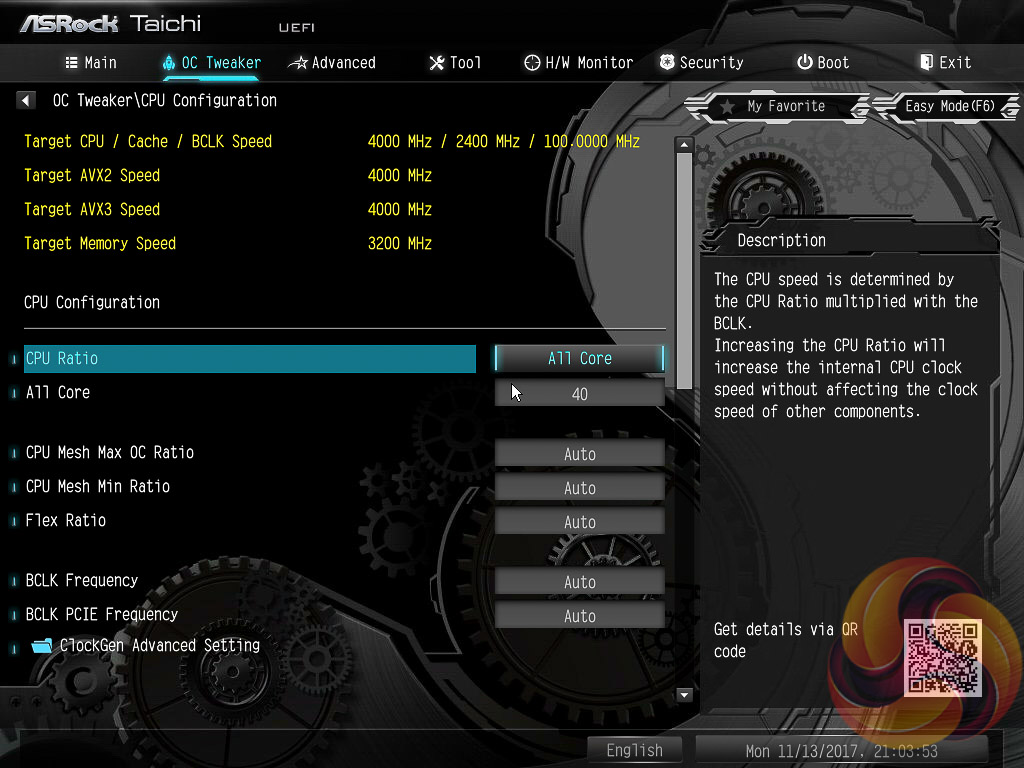Go to the H/W Monitor tab
Viewport: 1024px width, 768px height.
point(578,62)
